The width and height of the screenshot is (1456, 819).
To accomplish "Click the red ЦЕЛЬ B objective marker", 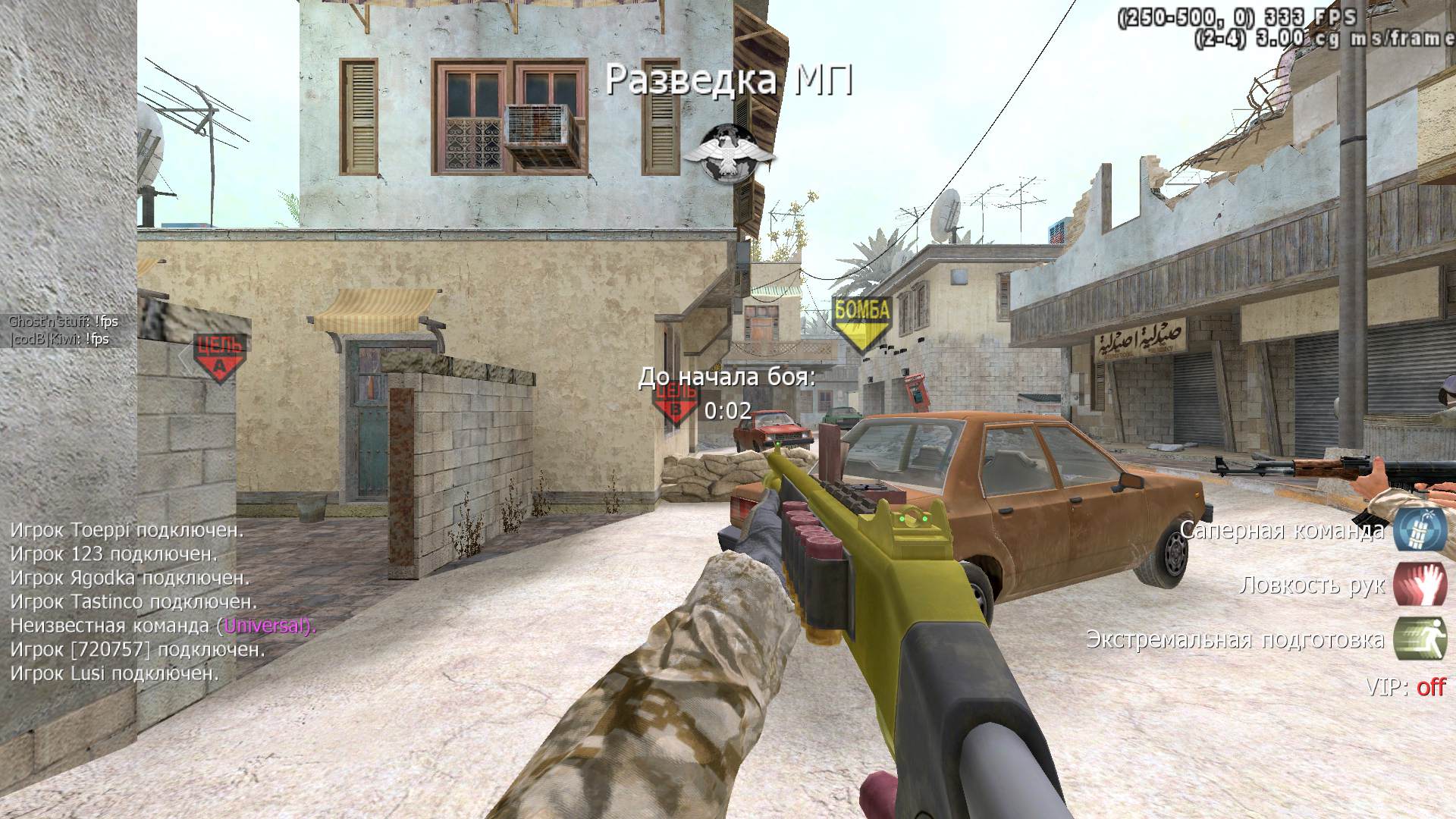I will pos(675,402).
